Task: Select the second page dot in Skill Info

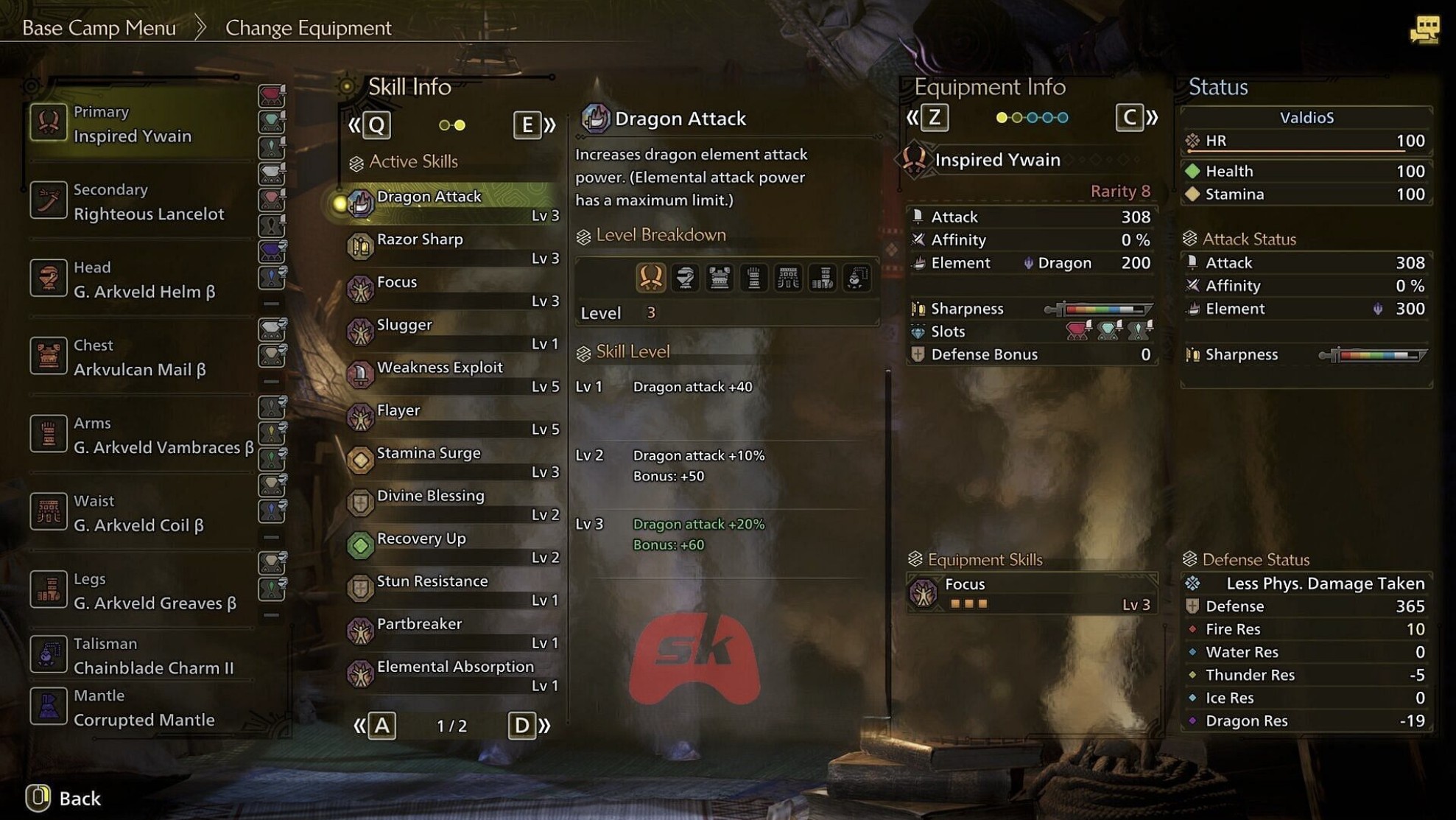Action: click(x=460, y=125)
